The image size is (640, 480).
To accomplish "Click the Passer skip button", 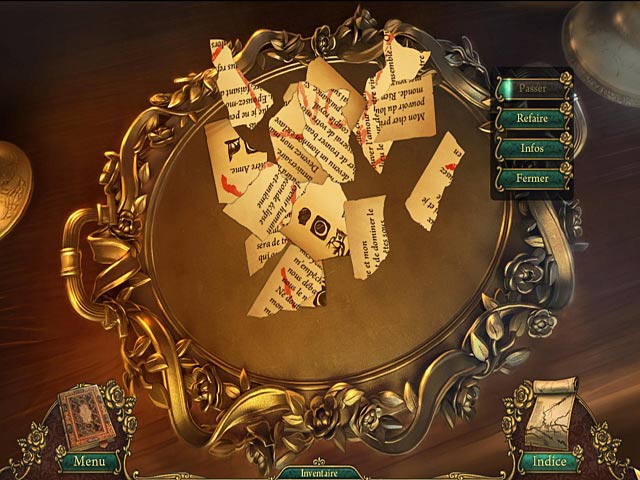I will click(532, 88).
